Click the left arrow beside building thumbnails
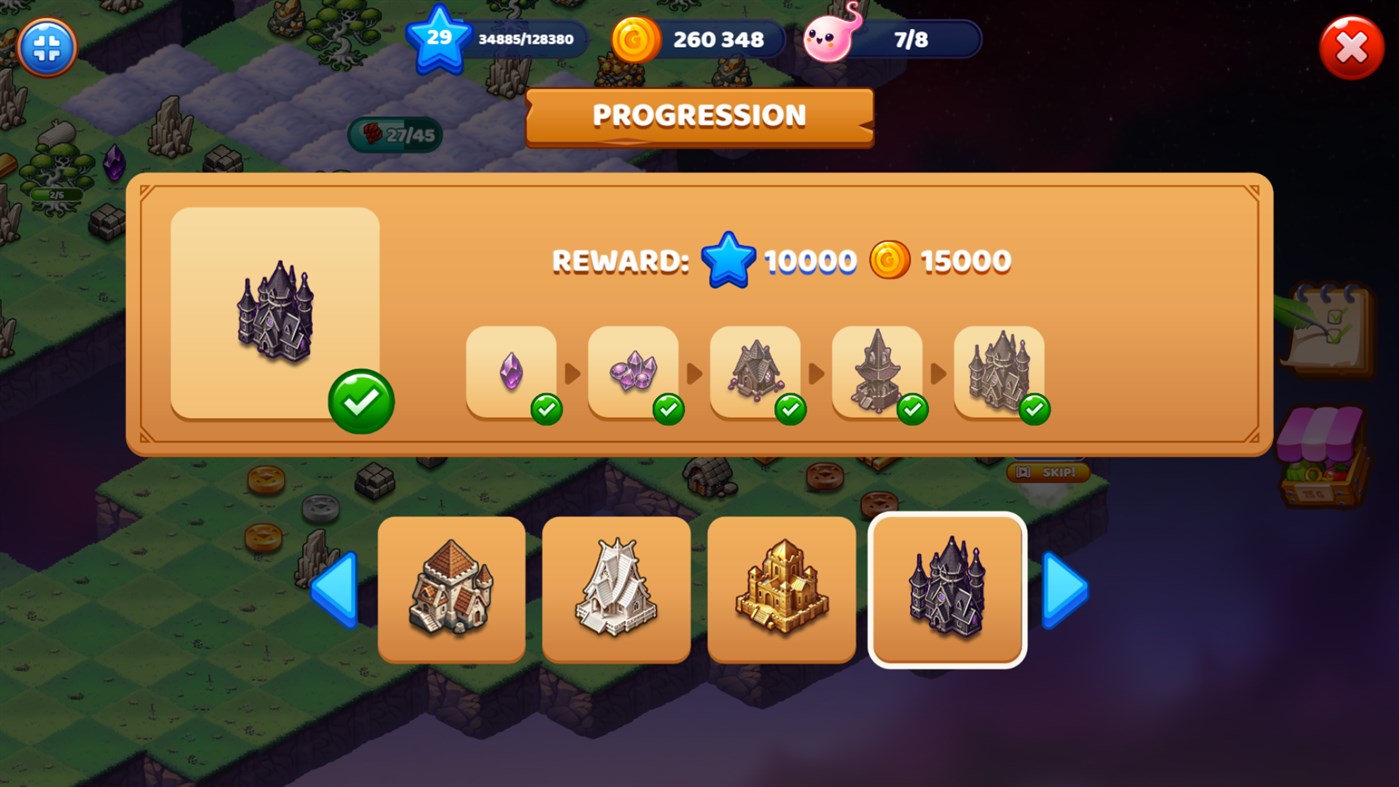 click(x=334, y=589)
